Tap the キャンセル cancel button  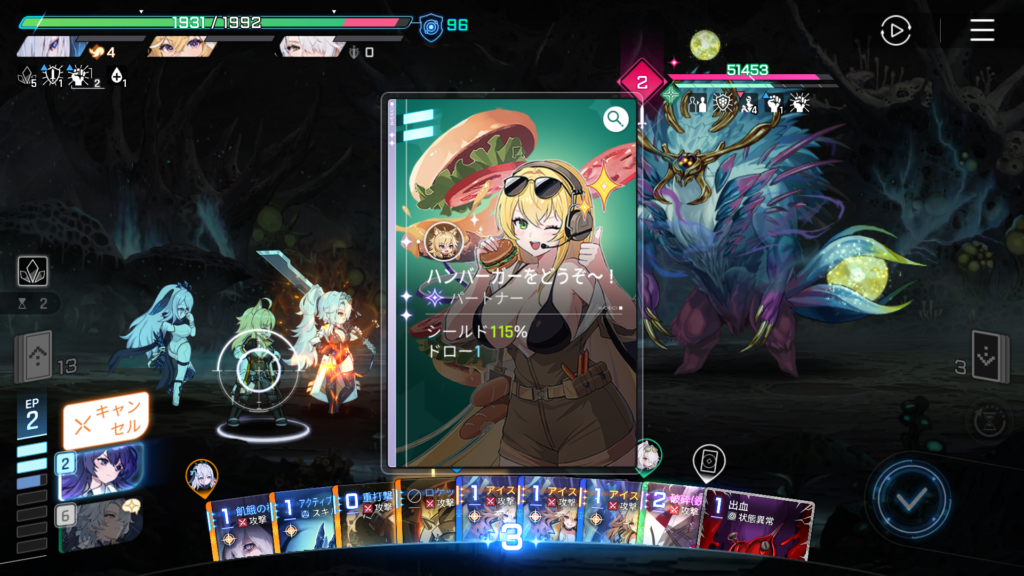pos(105,421)
